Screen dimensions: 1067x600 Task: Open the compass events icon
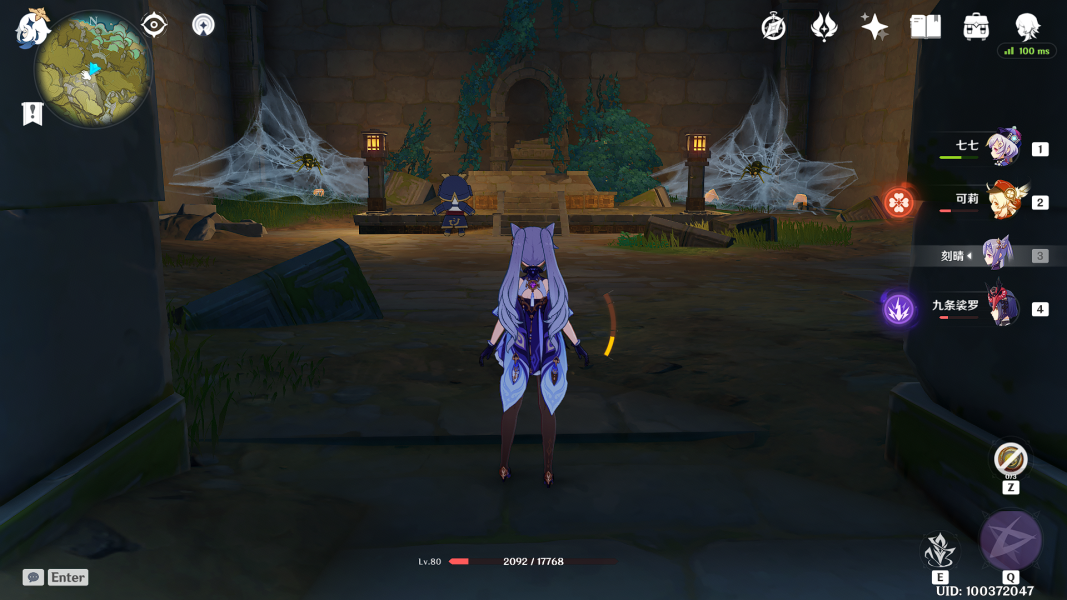(x=773, y=27)
